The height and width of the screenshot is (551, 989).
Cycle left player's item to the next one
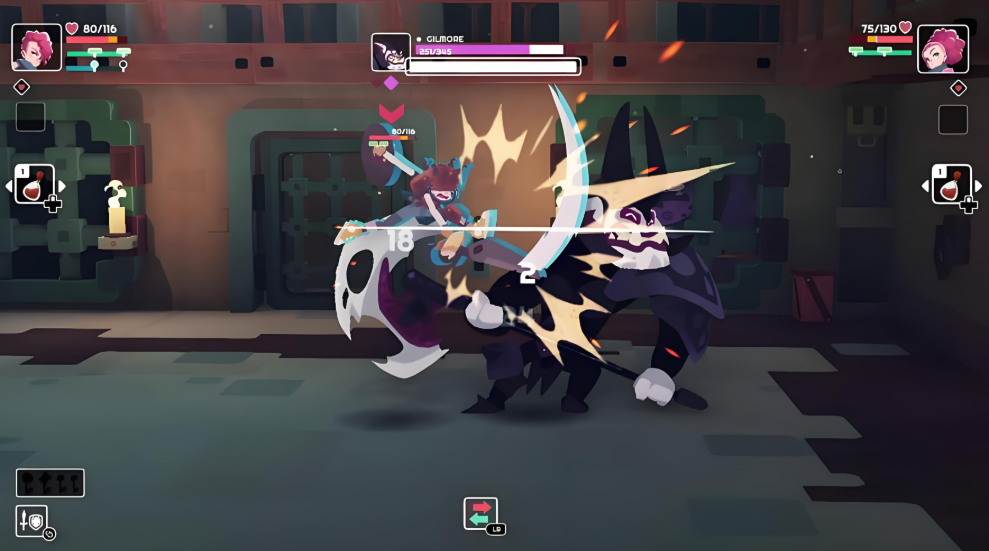62,186
